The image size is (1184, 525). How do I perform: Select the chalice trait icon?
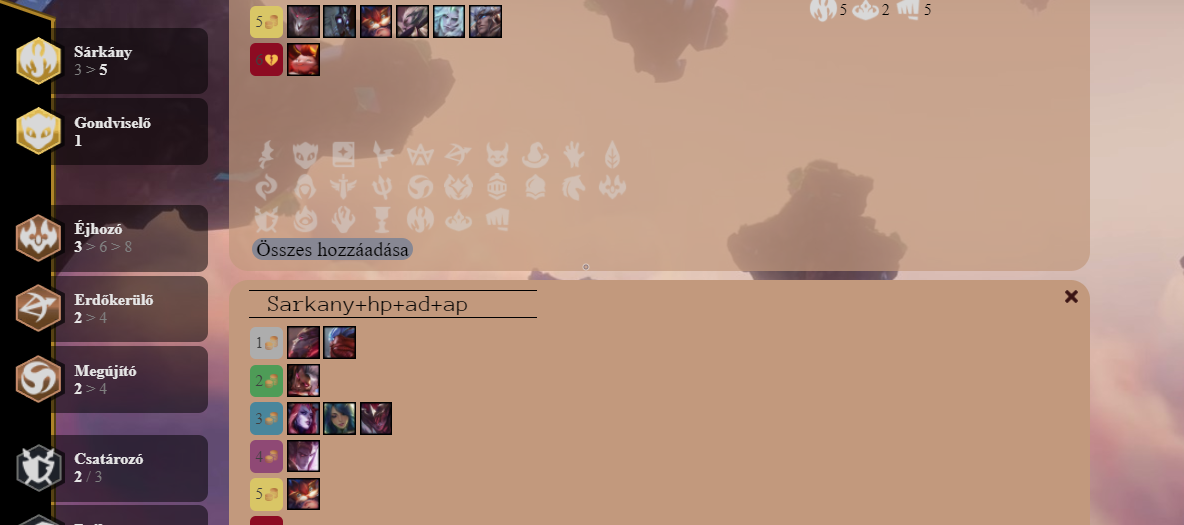click(381, 219)
